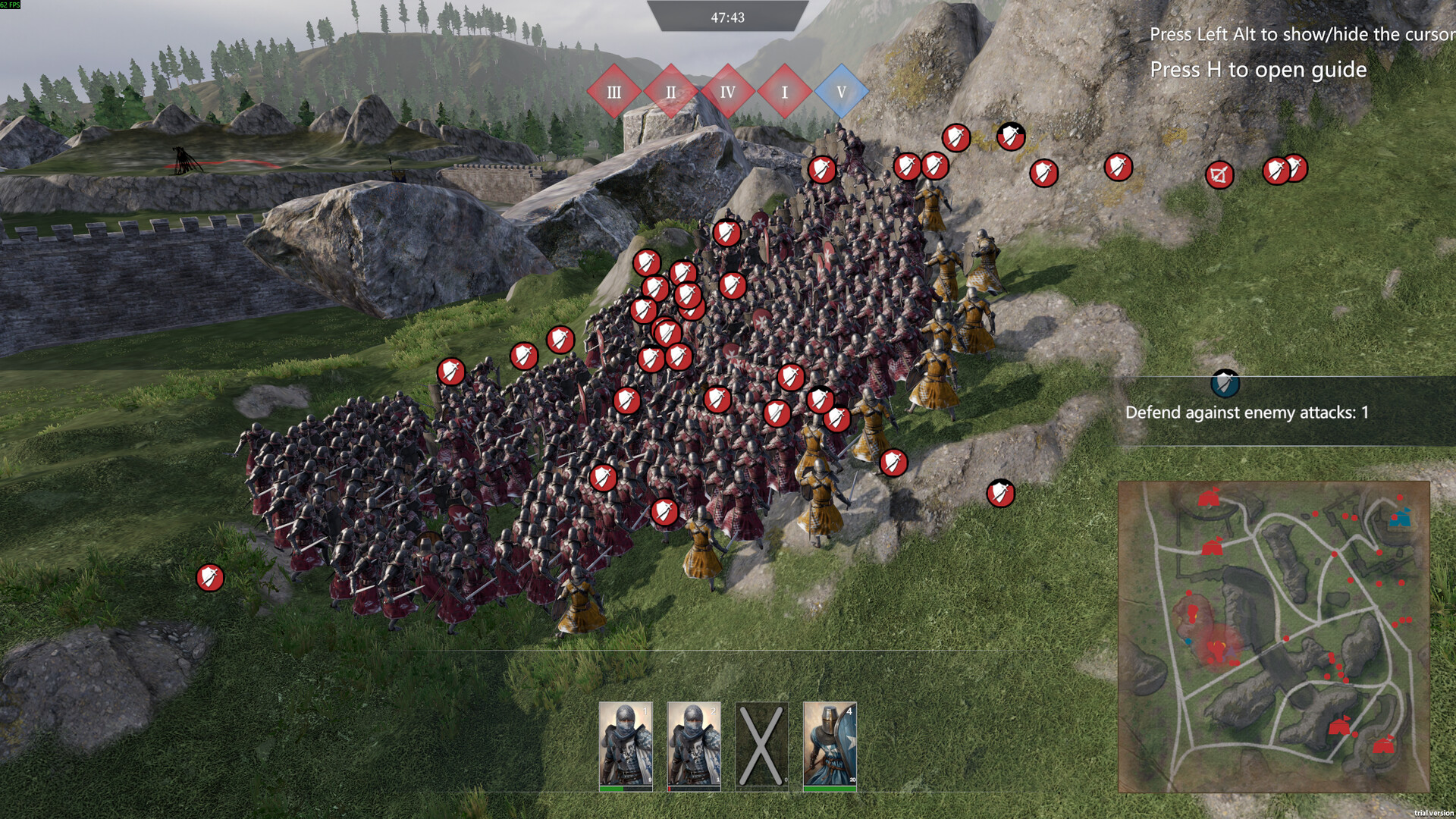Viewport: 1456px width, 819px height.
Task: Select unit card number 1
Action: (626, 745)
